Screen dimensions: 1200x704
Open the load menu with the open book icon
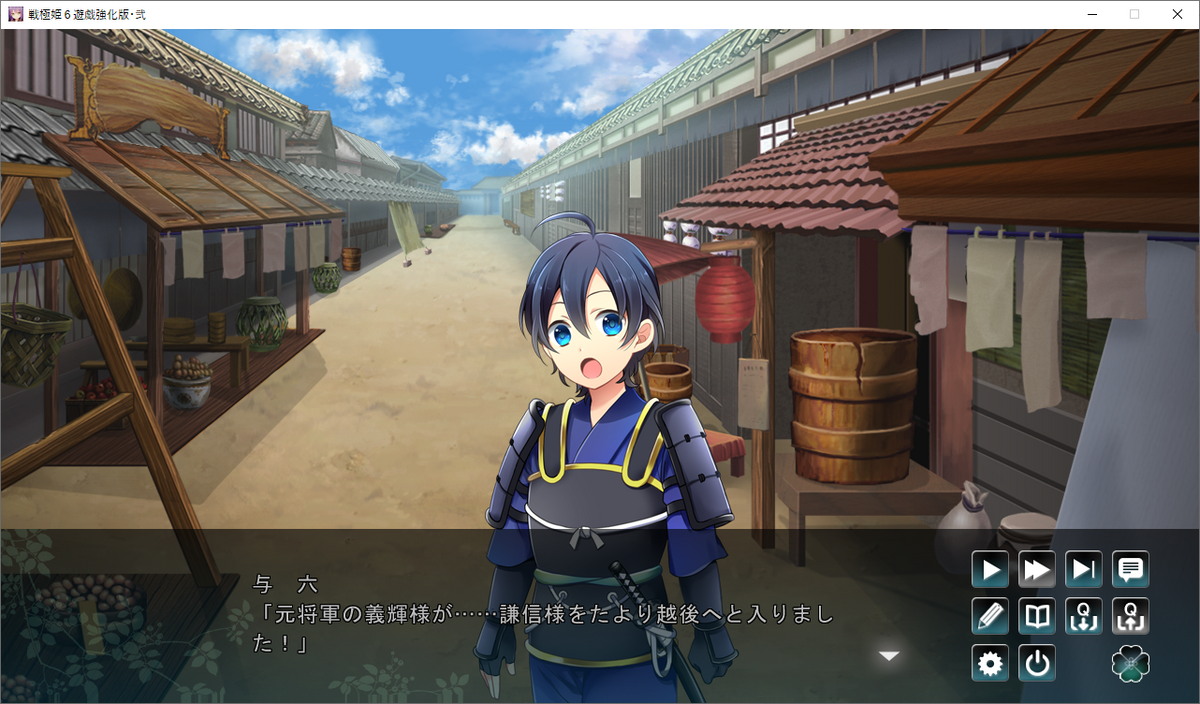[1037, 616]
